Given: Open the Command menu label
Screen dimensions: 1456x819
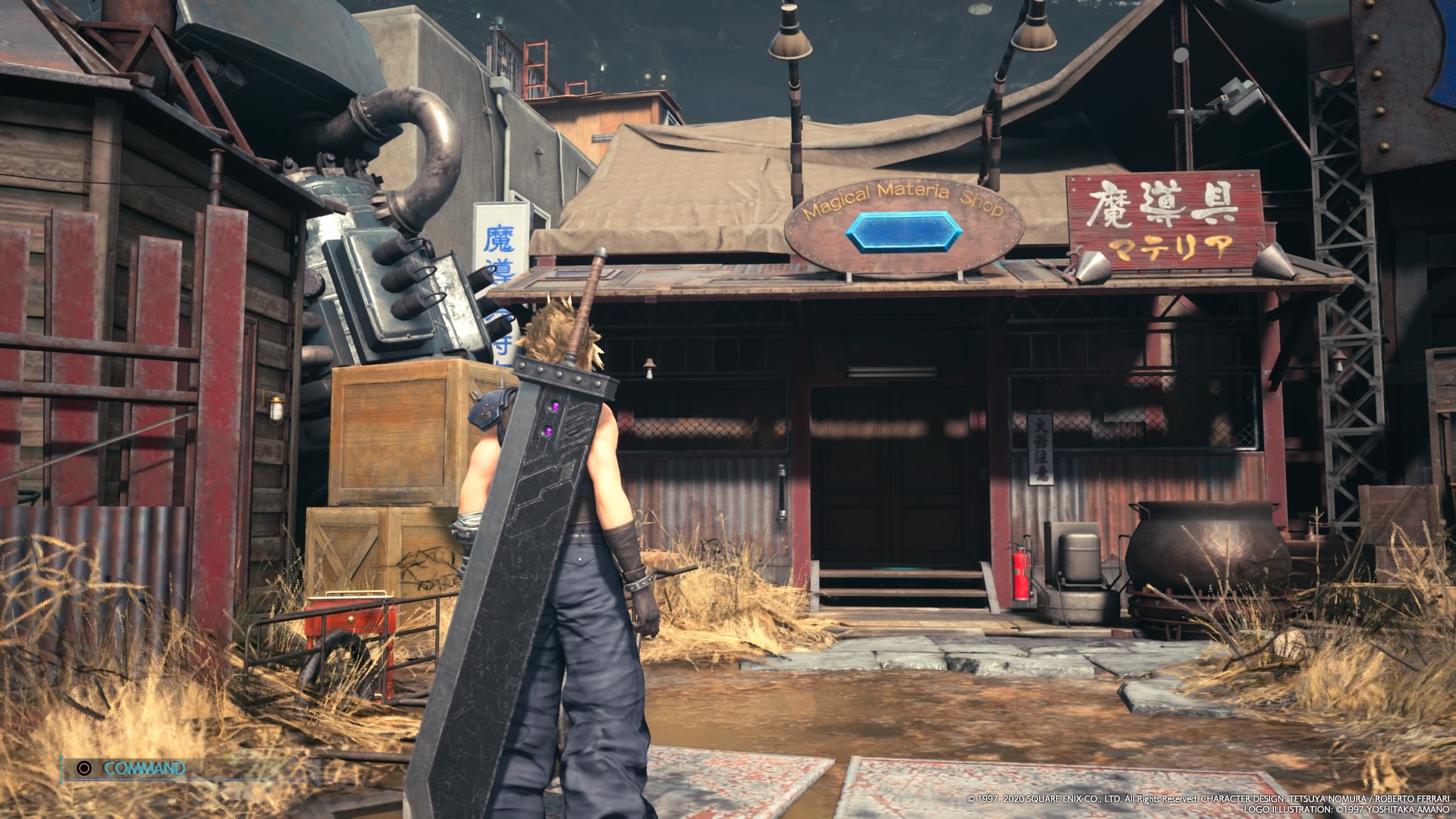Looking at the screenshot, I should 143,768.
